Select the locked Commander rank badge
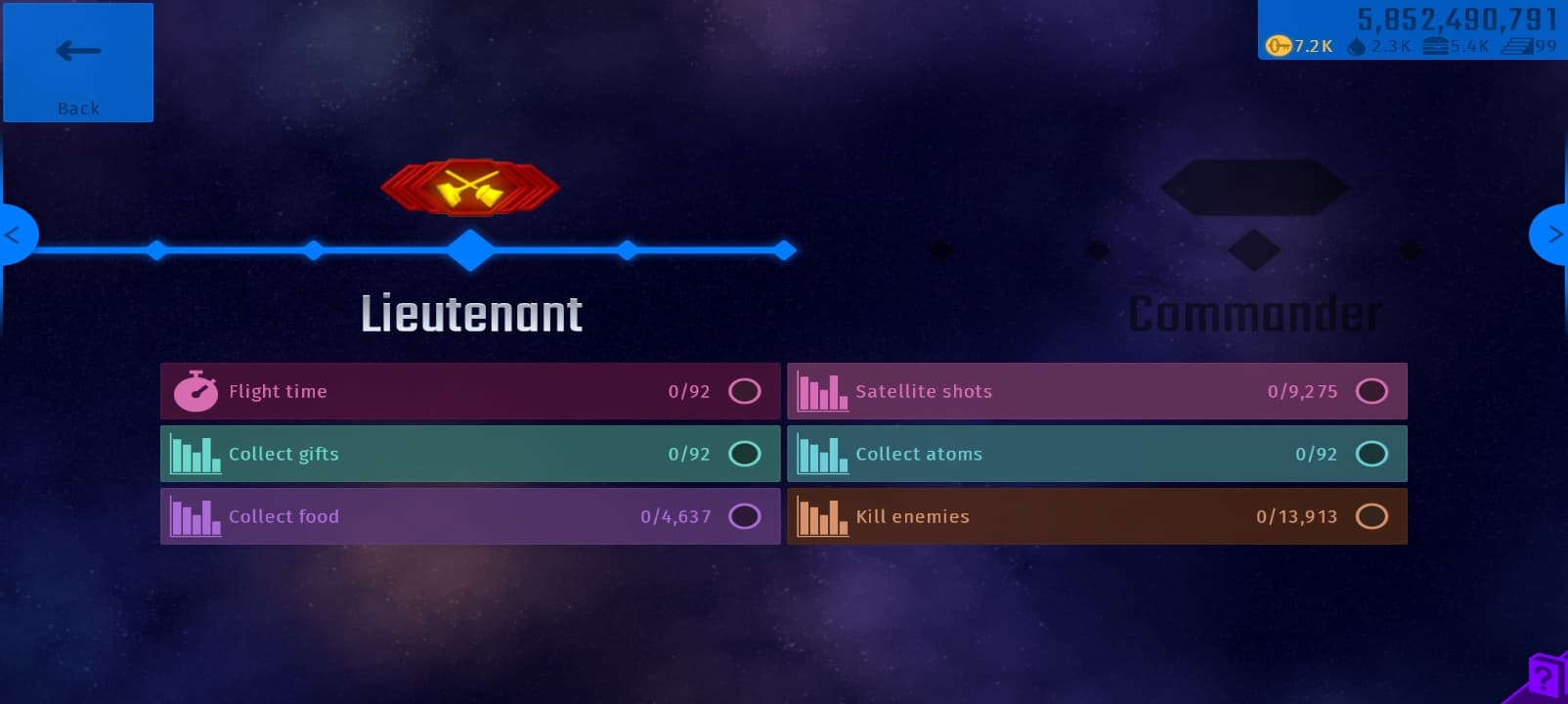The height and width of the screenshot is (704, 1568). point(1254,188)
